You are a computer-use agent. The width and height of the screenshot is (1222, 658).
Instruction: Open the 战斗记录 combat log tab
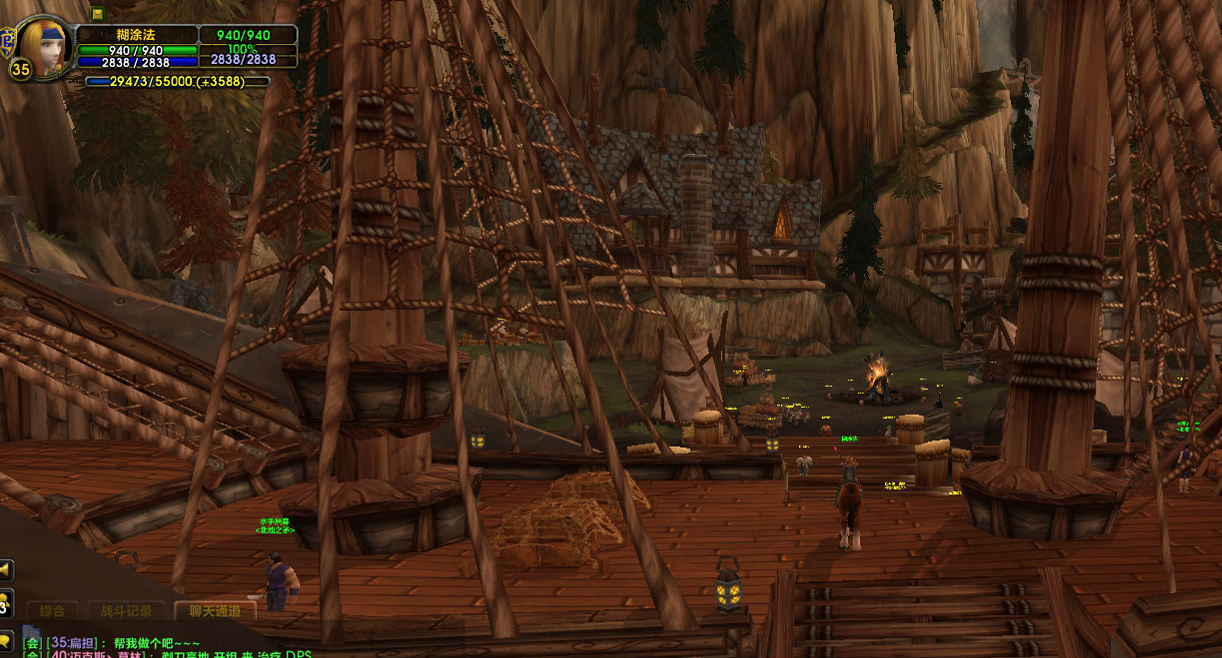pos(127,611)
